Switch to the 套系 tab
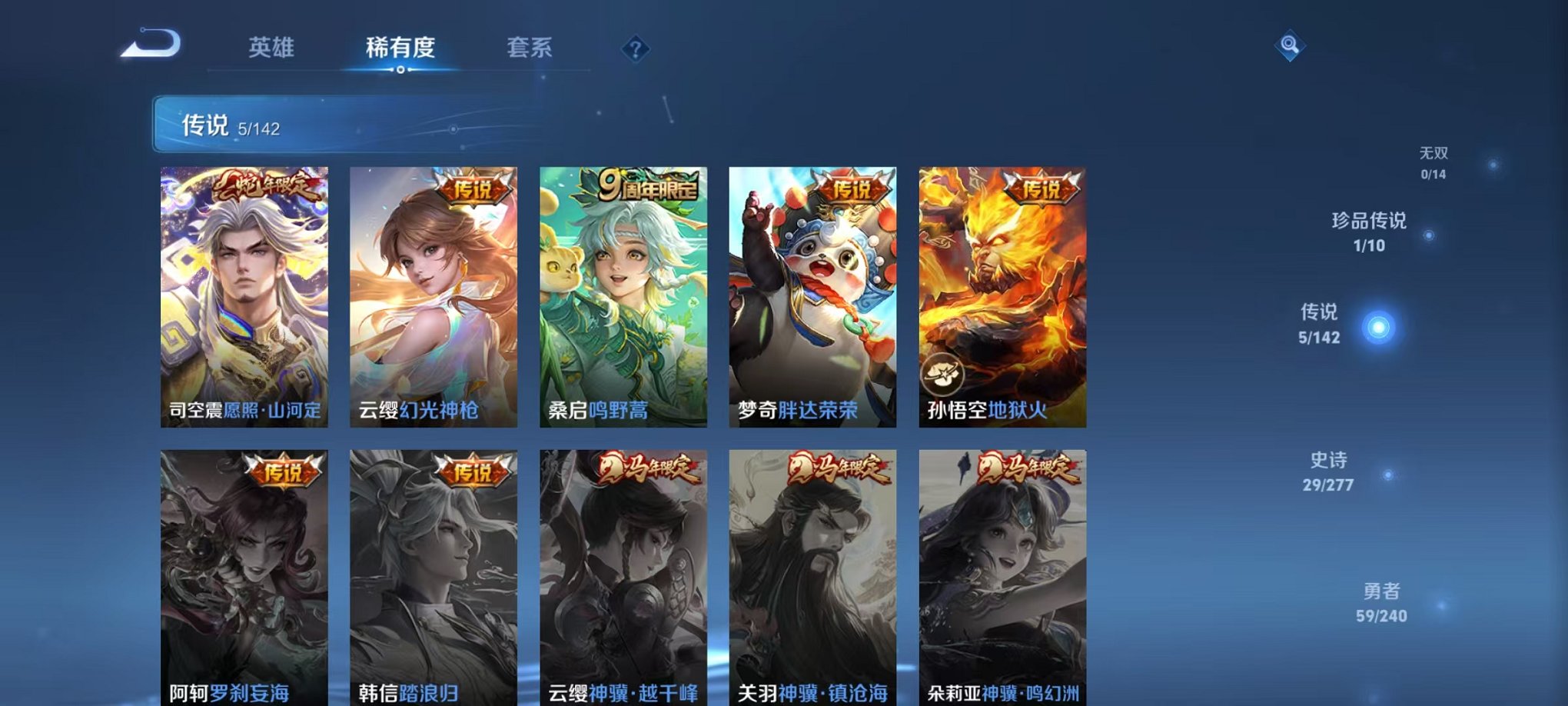1568x706 pixels. [538, 46]
